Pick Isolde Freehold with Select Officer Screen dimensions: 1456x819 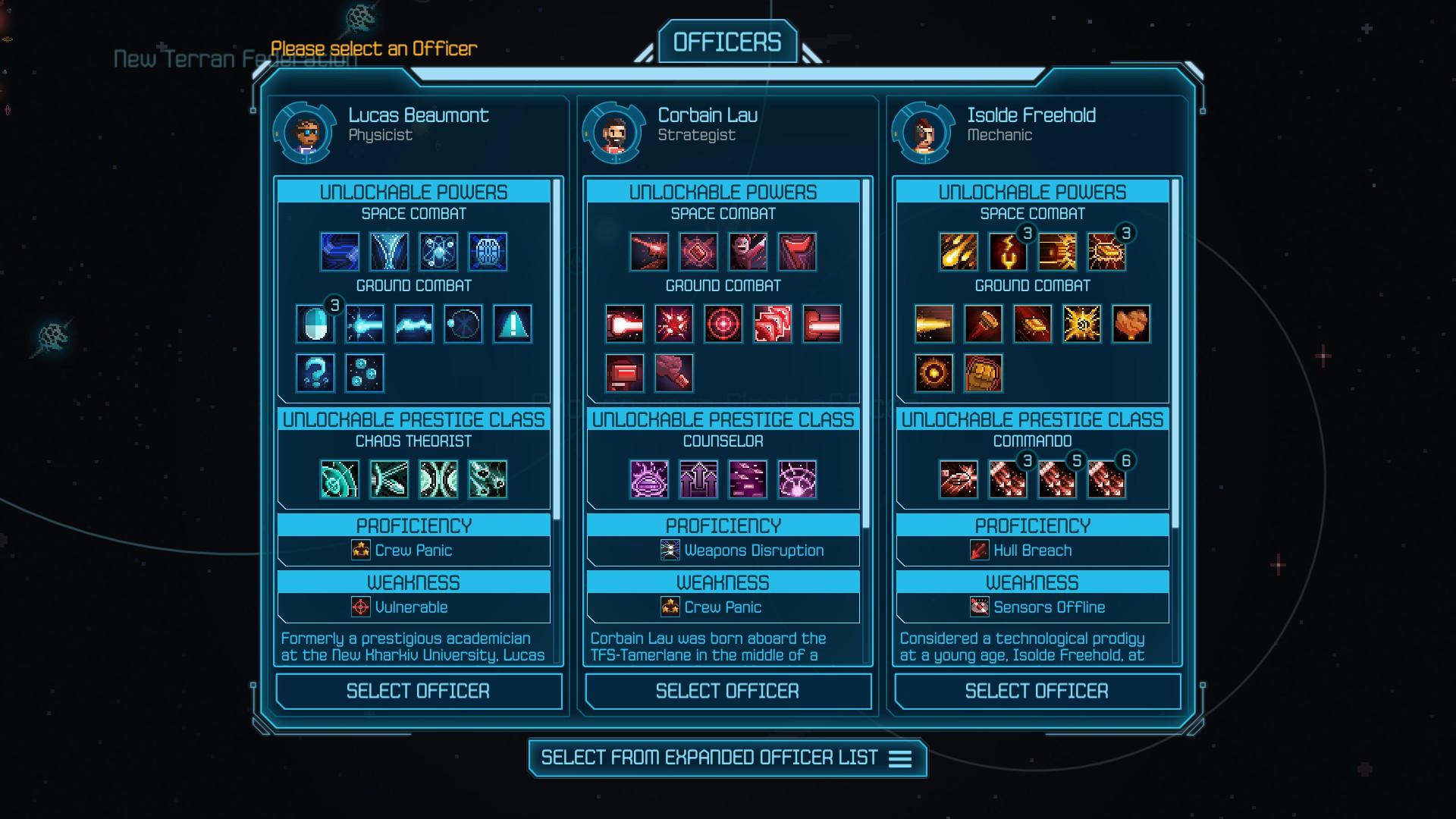[1037, 691]
